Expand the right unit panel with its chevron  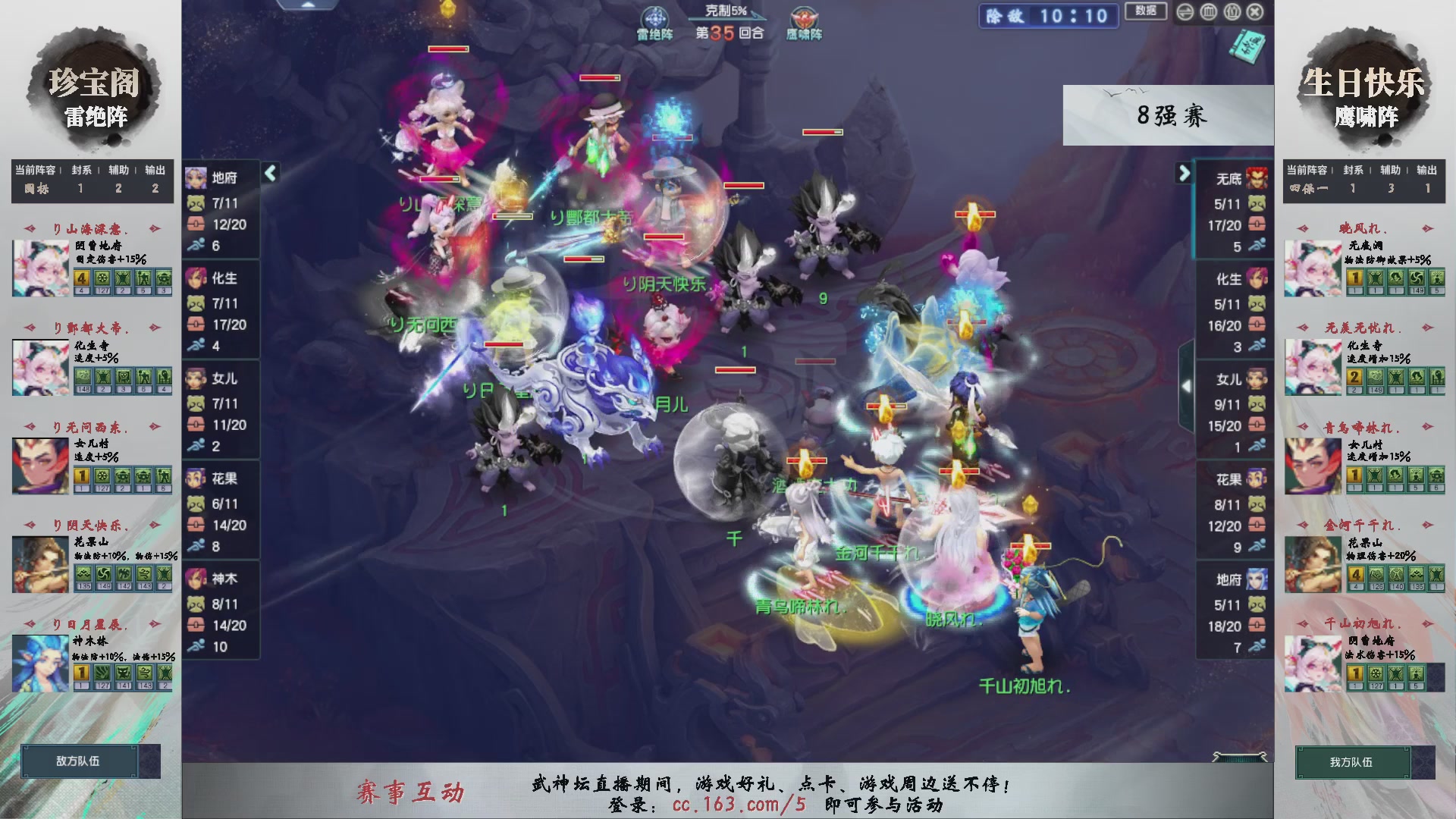[x=1184, y=173]
